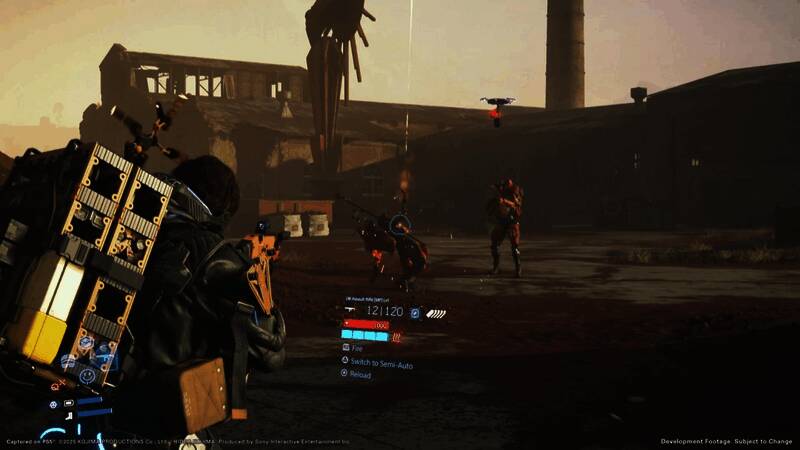Viewport: 800px width, 450px height.
Task: Click the blue round icon beside ammo count
Action: click(x=415, y=312)
